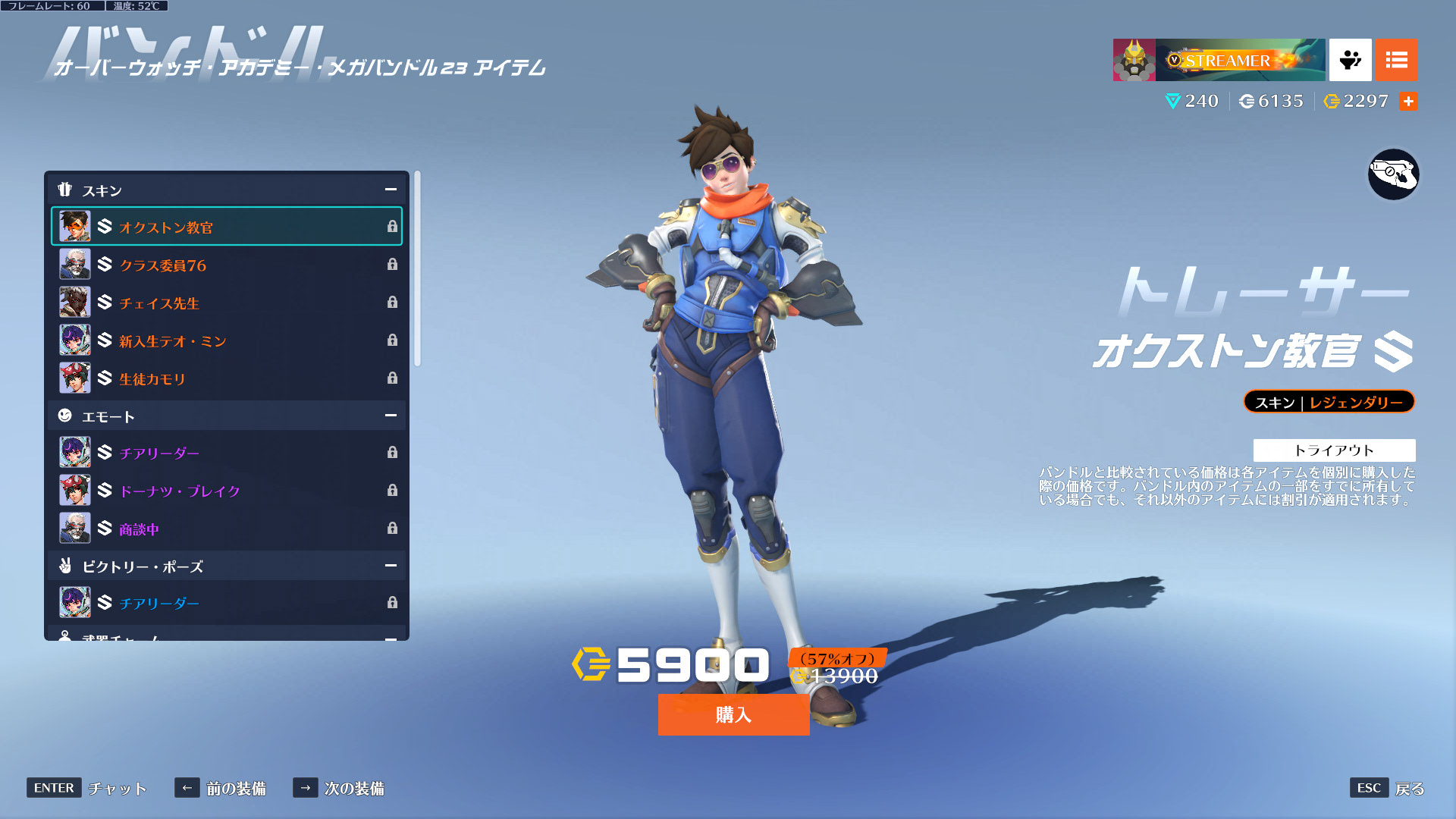1456x819 pixels.
Task: Choose the クラス委員76 skin
Action: tap(226, 265)
